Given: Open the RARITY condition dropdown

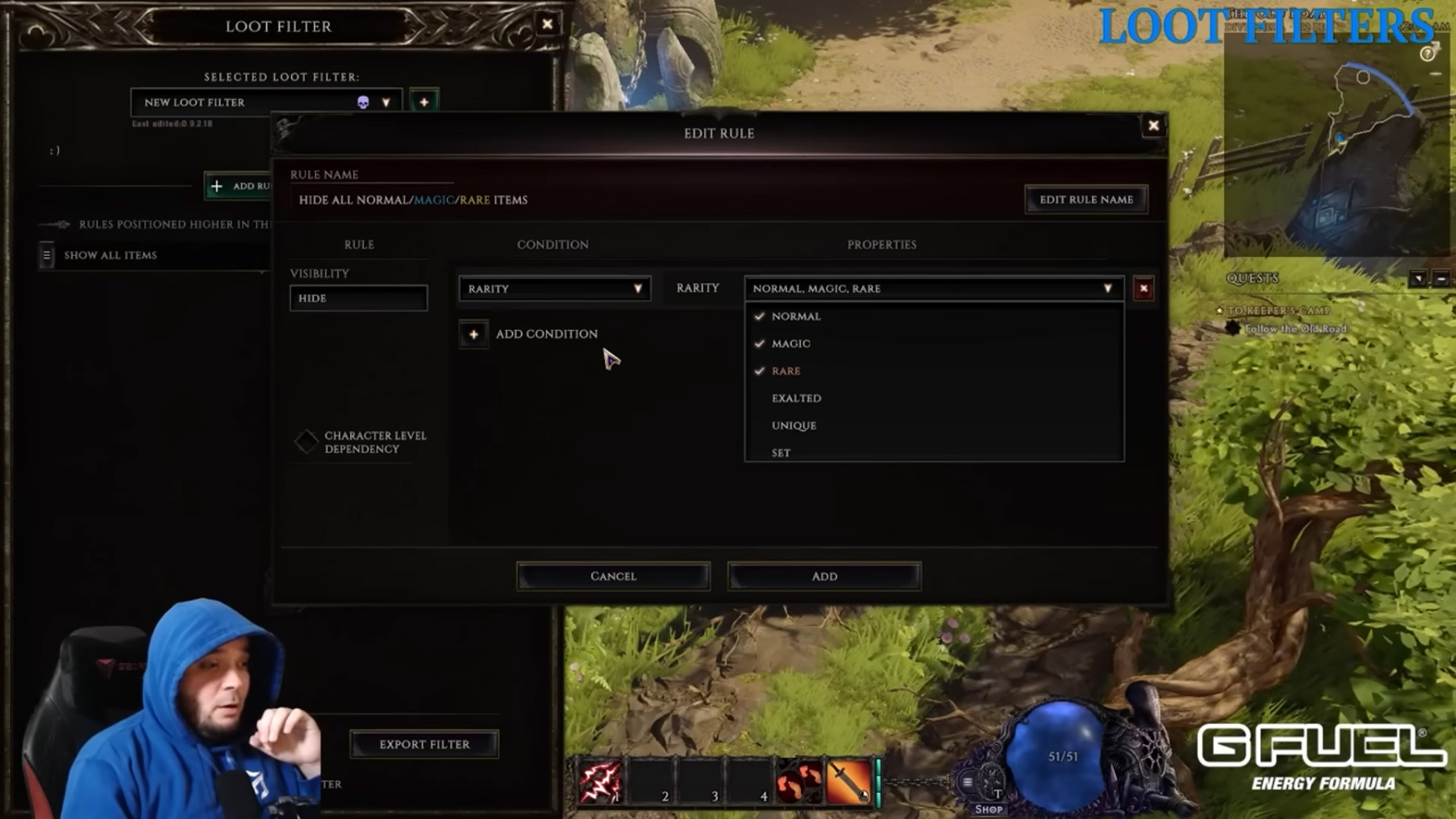Looking at the screenshot, I should coord(553,288).
